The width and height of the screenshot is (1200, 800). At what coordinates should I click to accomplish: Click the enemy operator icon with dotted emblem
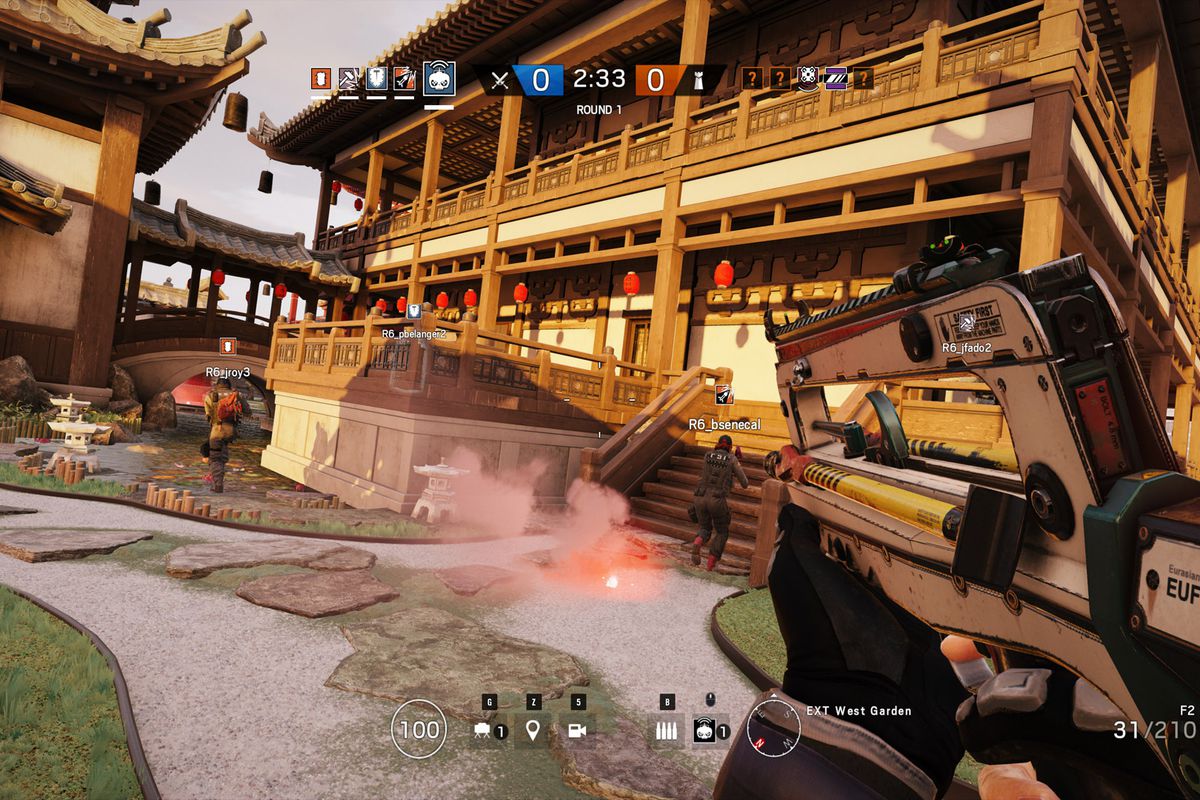pyautogui.click(x=808, y=78)
